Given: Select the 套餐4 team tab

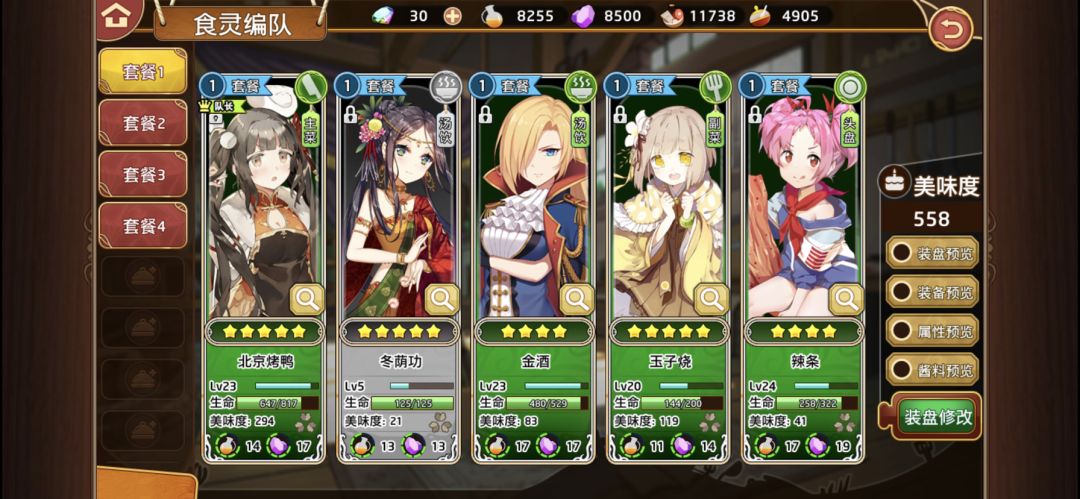Looking at the screenshot, I should [x=142, y=227].
